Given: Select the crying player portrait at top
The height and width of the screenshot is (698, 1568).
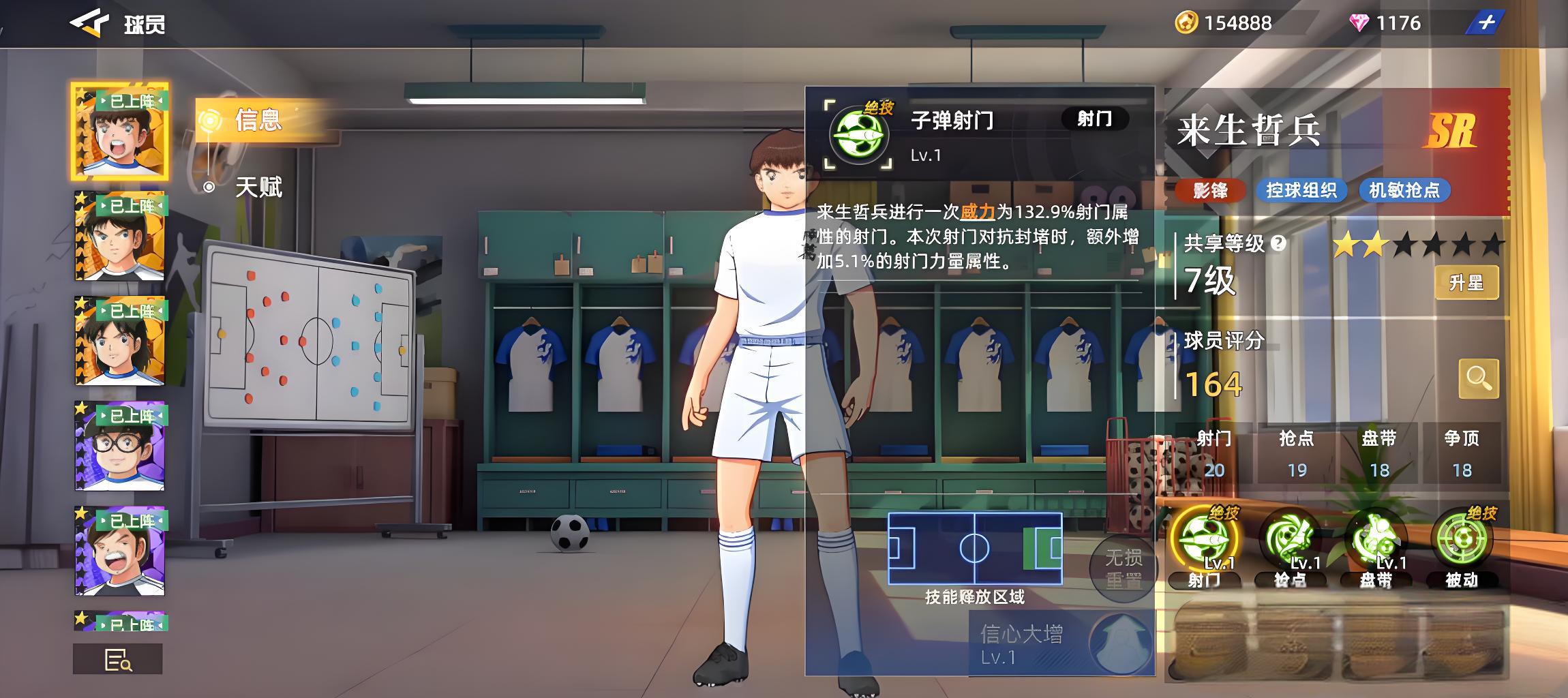Looking at the screenshot, I should [x=120, y=132].
